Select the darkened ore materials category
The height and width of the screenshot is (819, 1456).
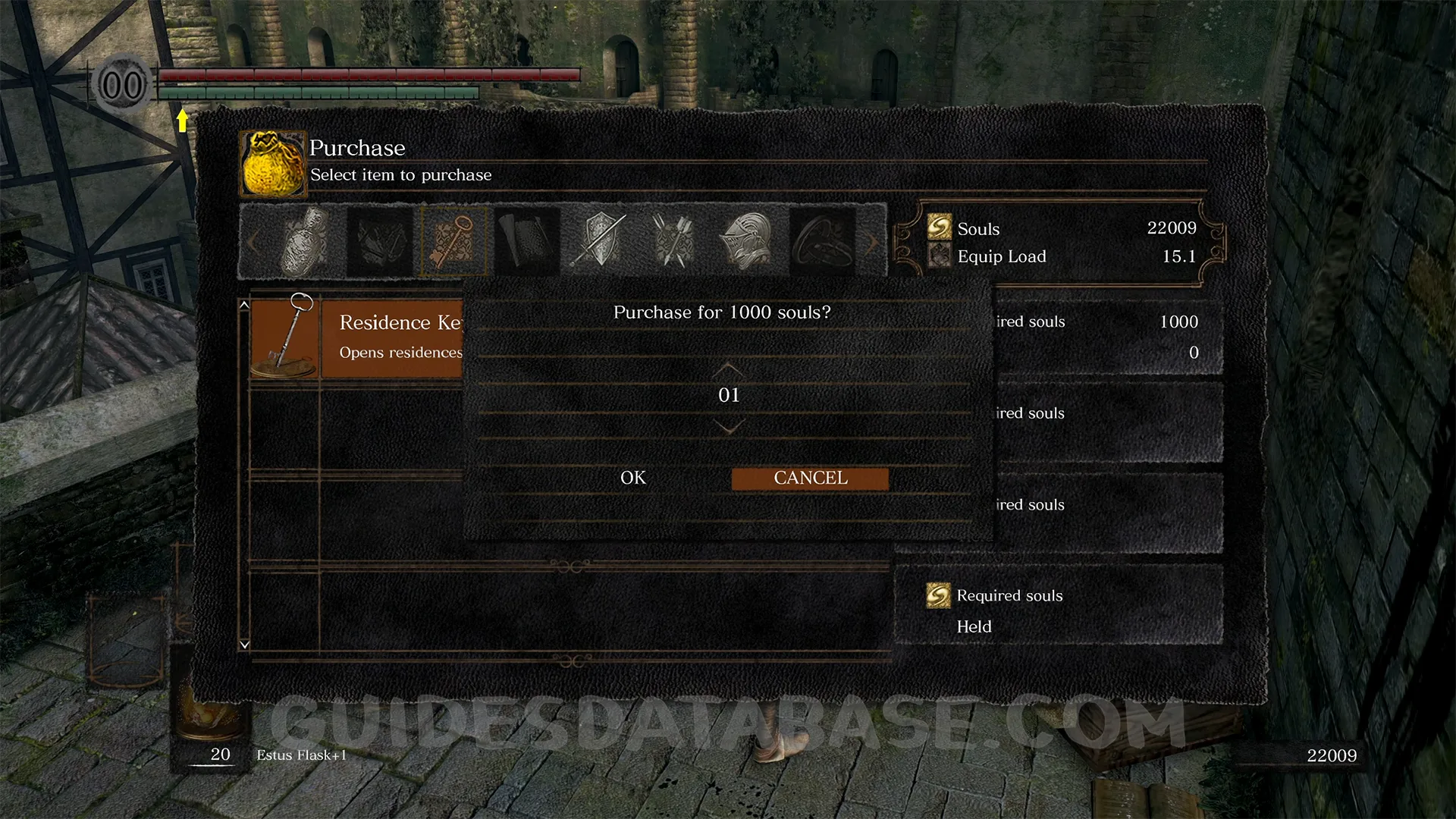[x=380, y=241]
